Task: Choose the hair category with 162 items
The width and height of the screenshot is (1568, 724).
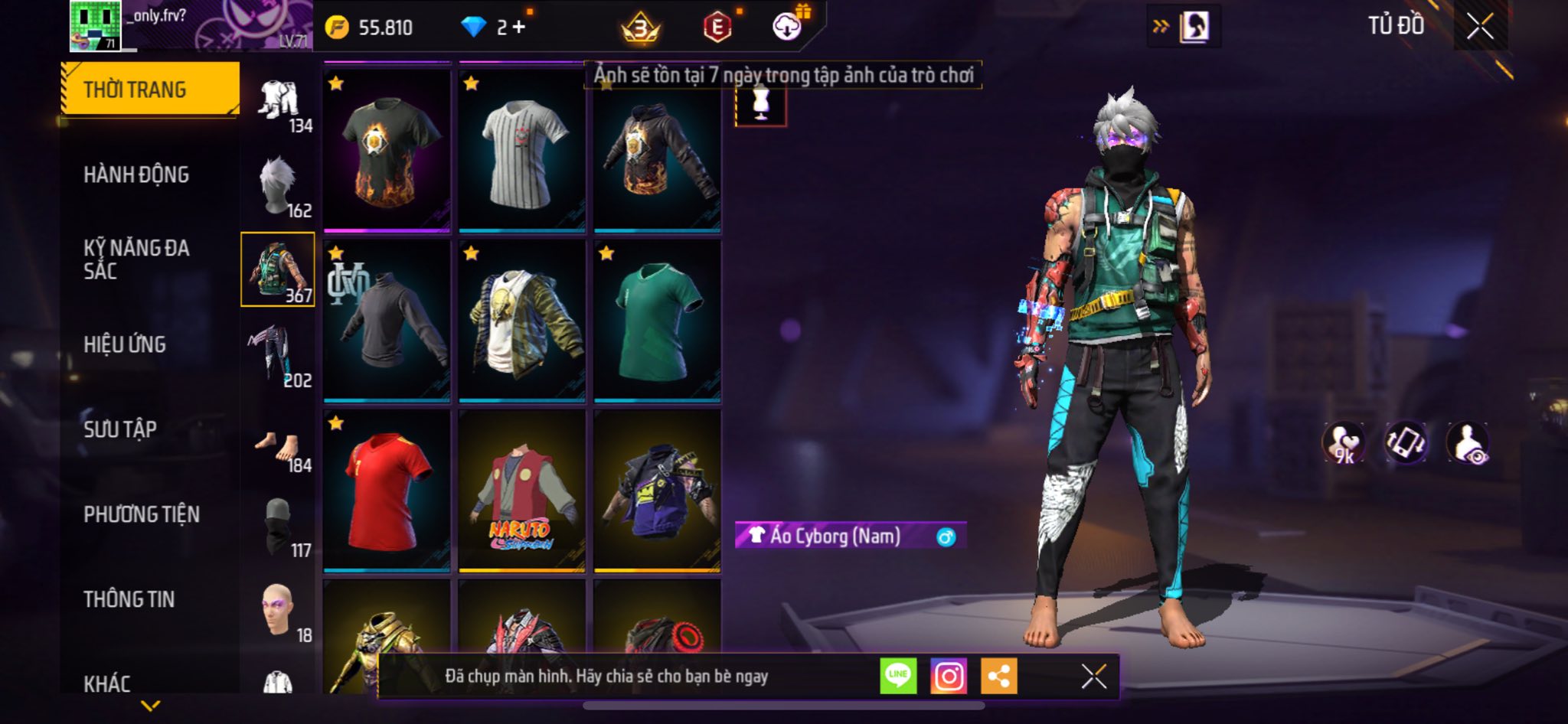Action: coord(279,186)
